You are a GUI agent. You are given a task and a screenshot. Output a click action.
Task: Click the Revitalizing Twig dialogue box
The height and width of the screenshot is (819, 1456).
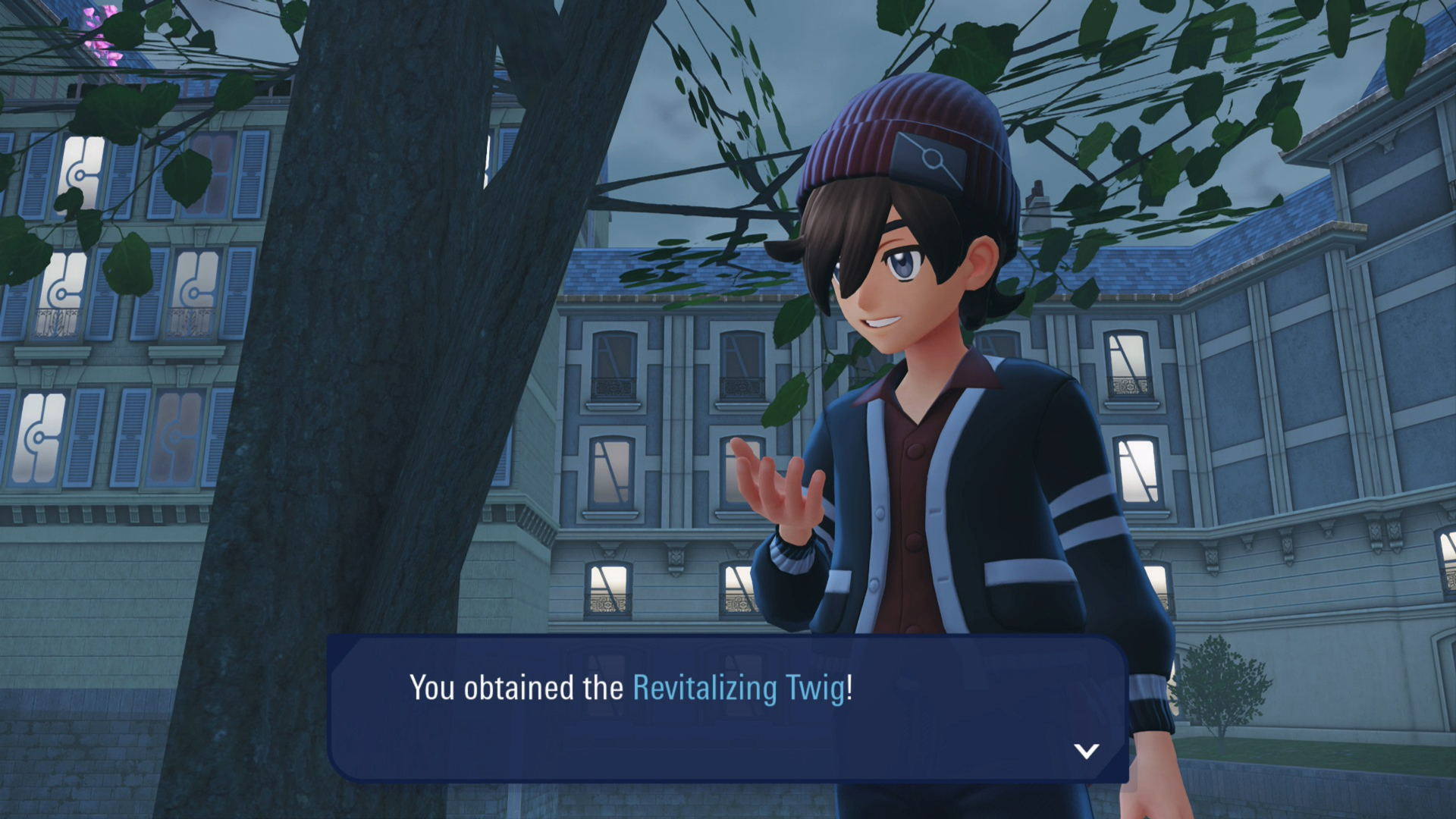(x=728, y=708)
